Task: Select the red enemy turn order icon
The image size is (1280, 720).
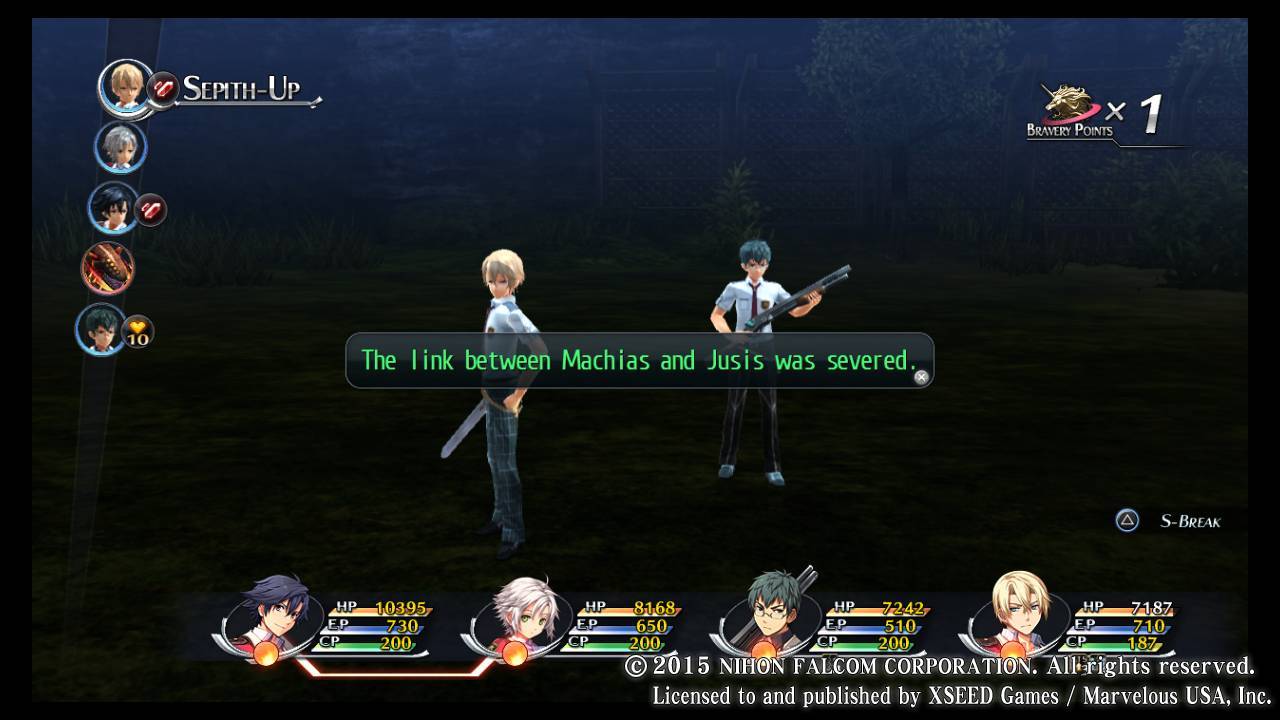Action: (x=107, y=267)
